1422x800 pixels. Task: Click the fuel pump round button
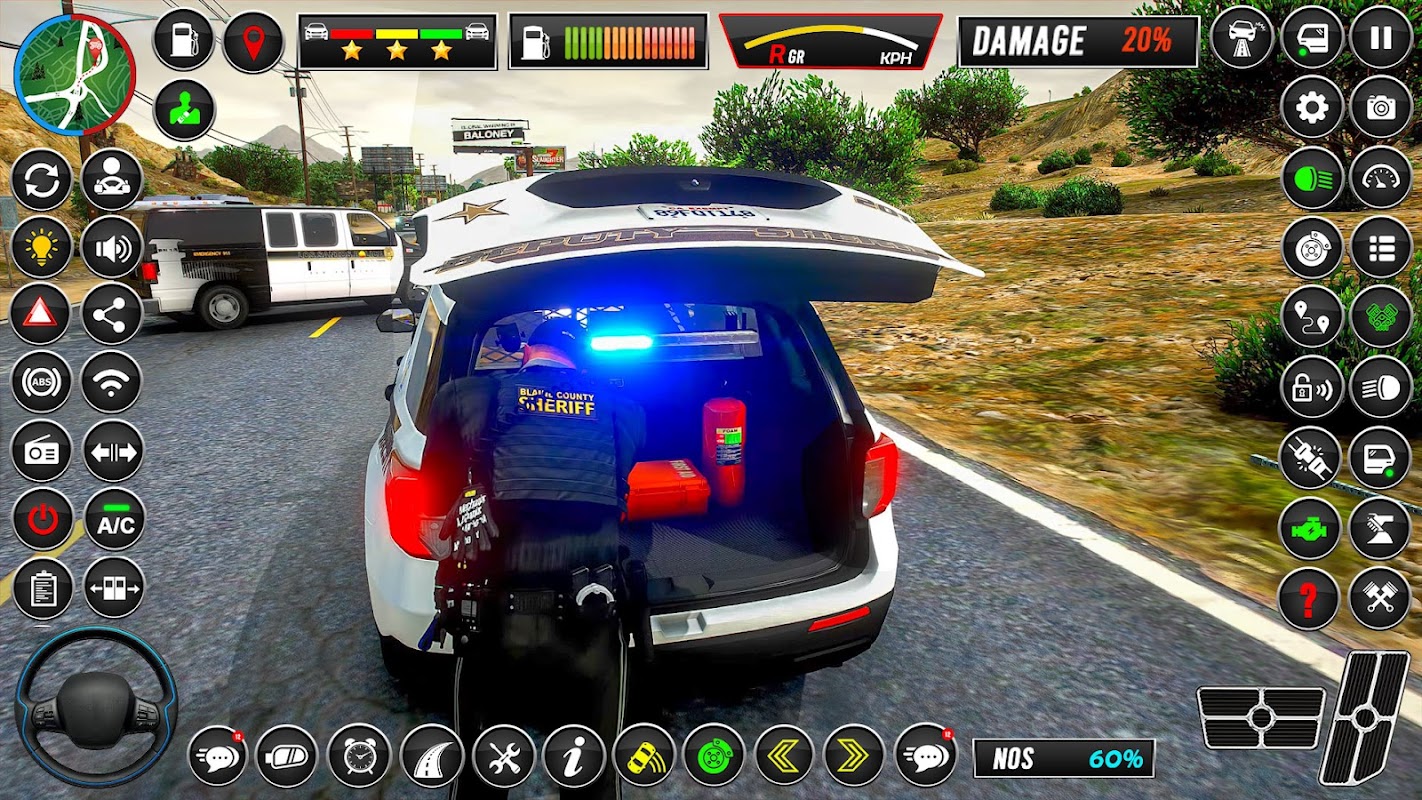click(x=184, y=41)
